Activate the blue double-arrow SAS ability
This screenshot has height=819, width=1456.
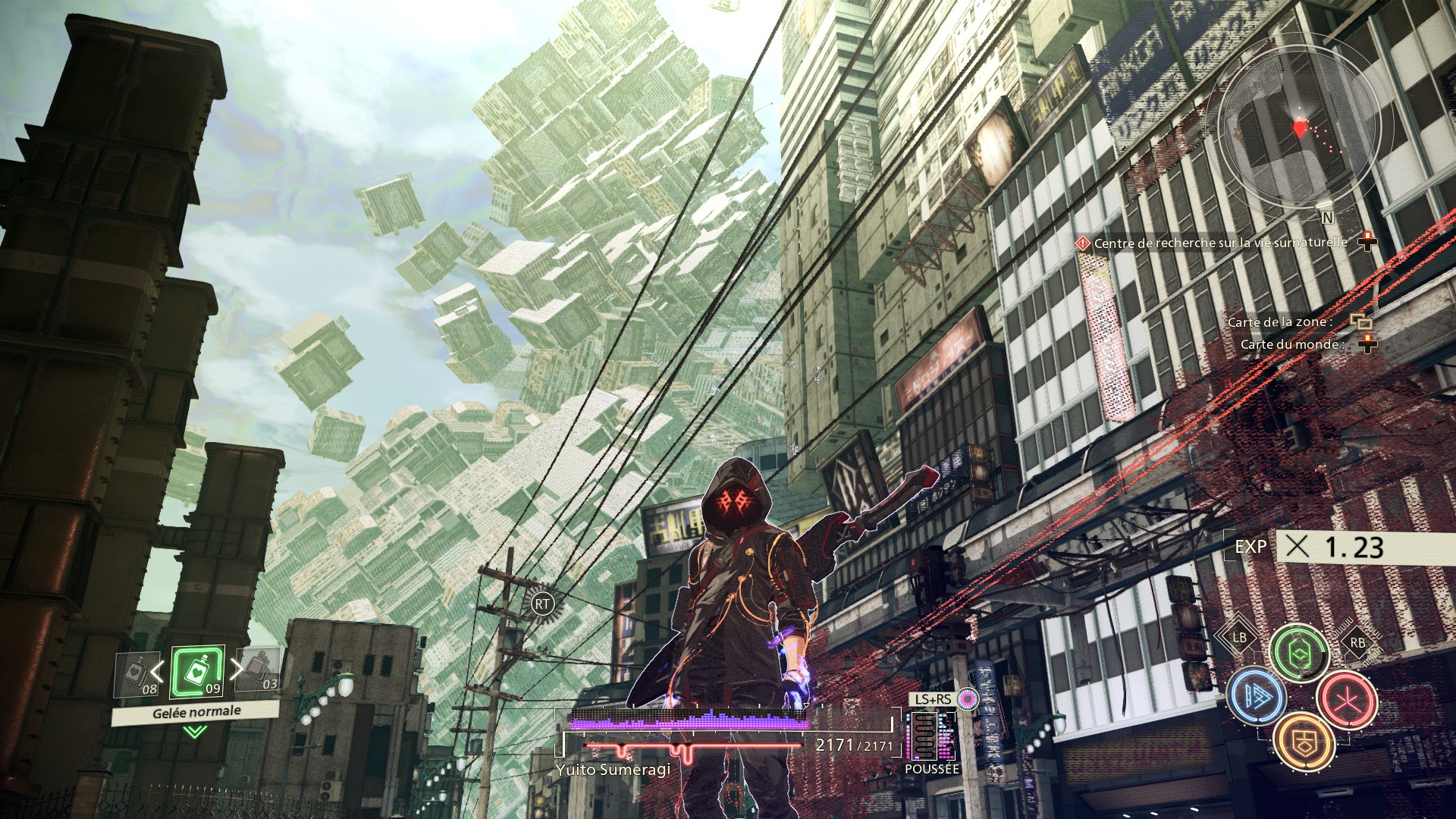click(x=1257, y=696)
